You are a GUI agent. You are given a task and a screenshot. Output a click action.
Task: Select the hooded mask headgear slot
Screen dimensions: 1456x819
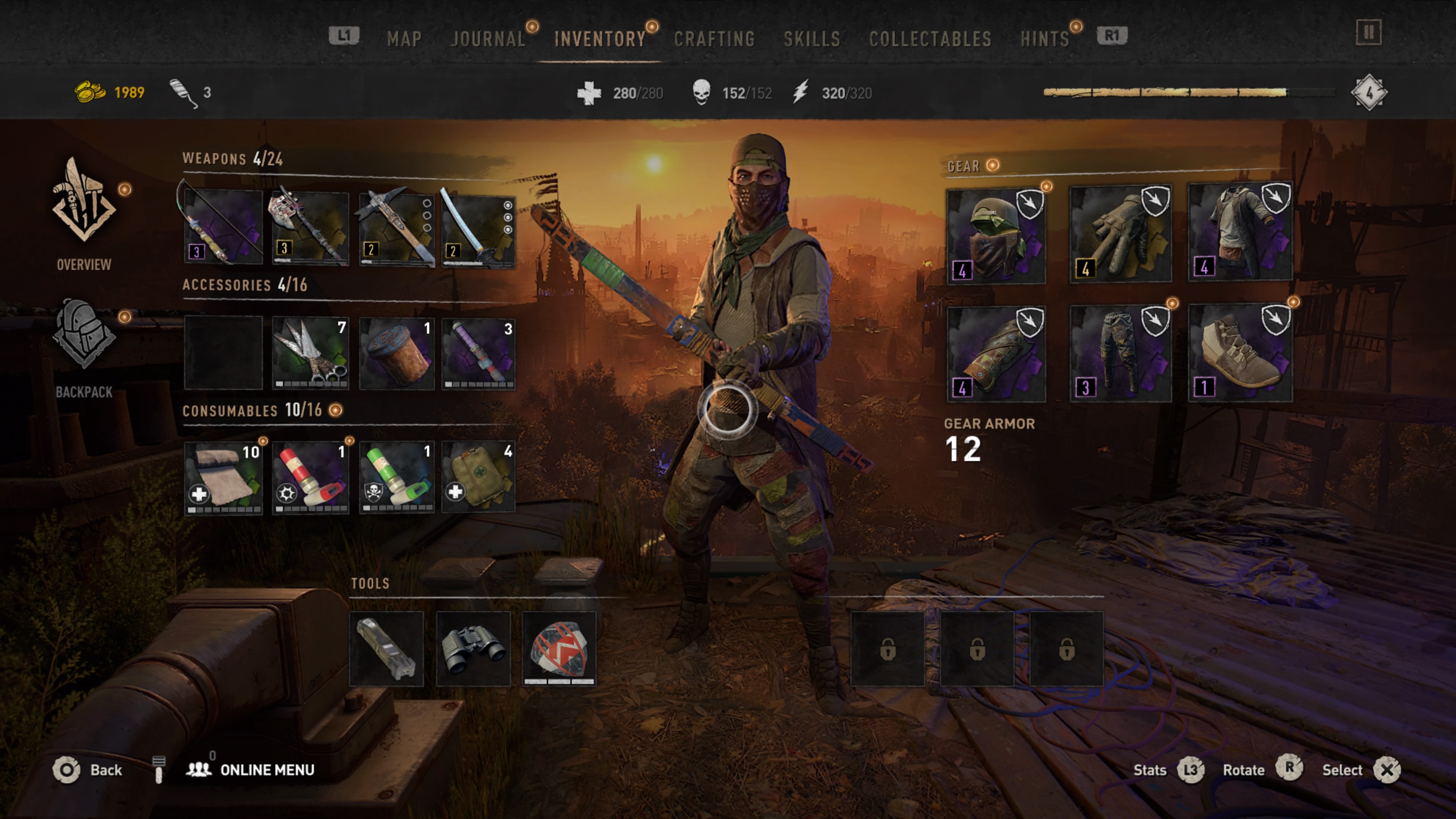pyautogui.click(x=996, y=236)
